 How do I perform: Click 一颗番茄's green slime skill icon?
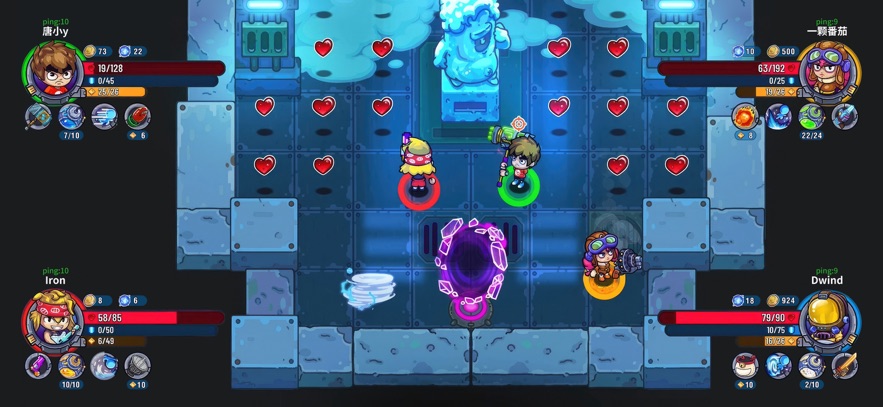pos(812,117)
